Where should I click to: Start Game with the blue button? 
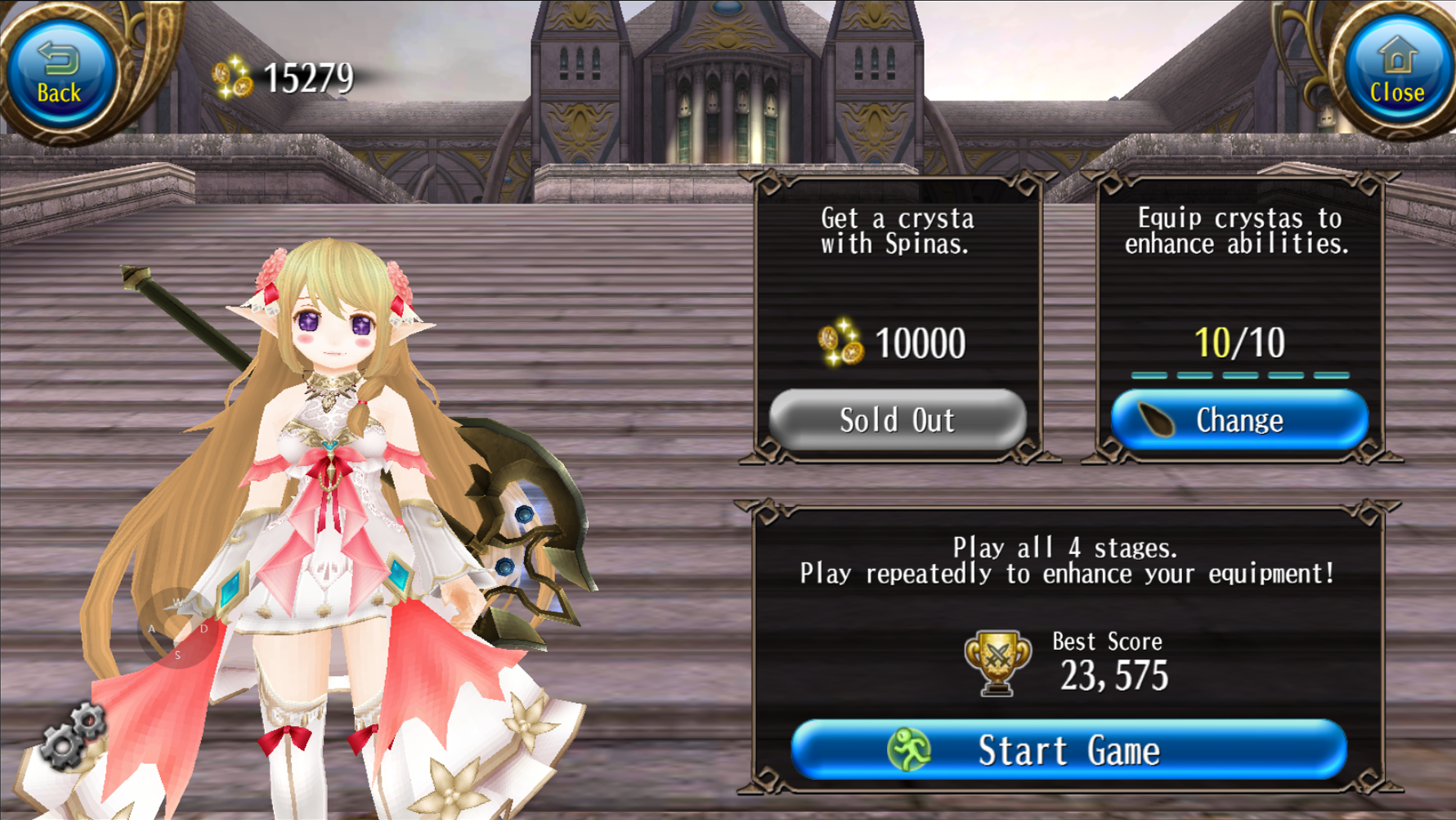[1068, 750]
